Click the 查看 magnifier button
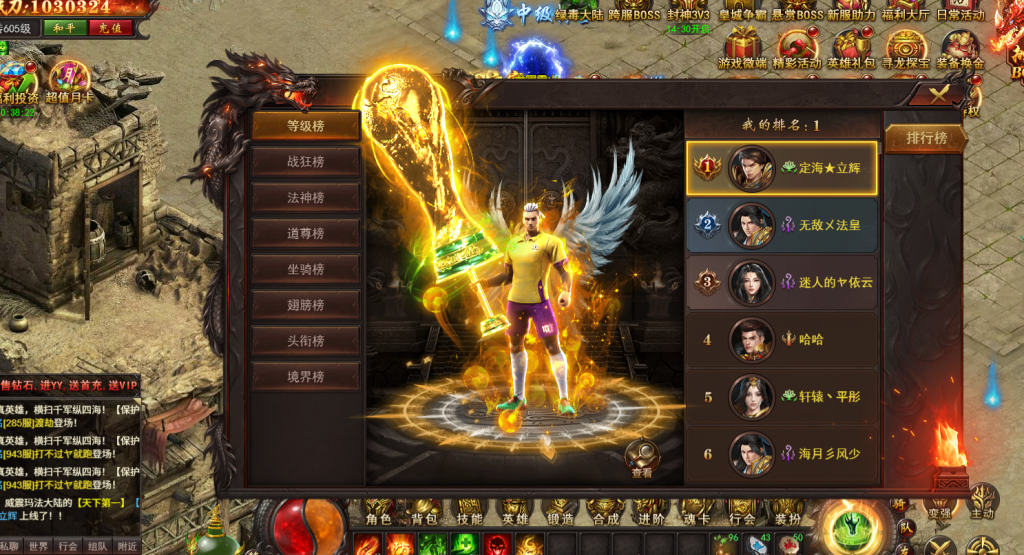 [642, 458]
